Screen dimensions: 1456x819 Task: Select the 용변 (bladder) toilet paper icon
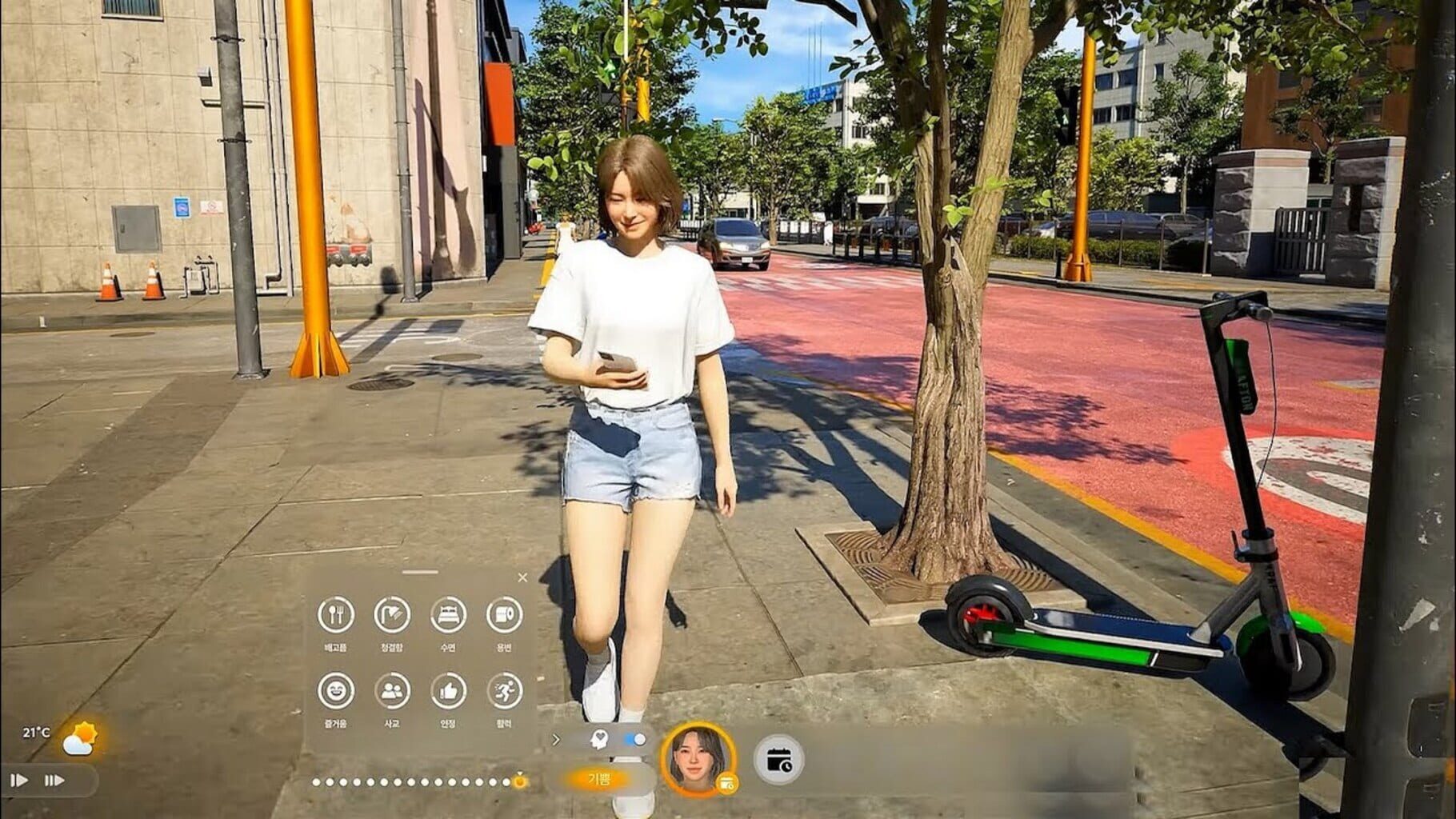tap(503, 616)
